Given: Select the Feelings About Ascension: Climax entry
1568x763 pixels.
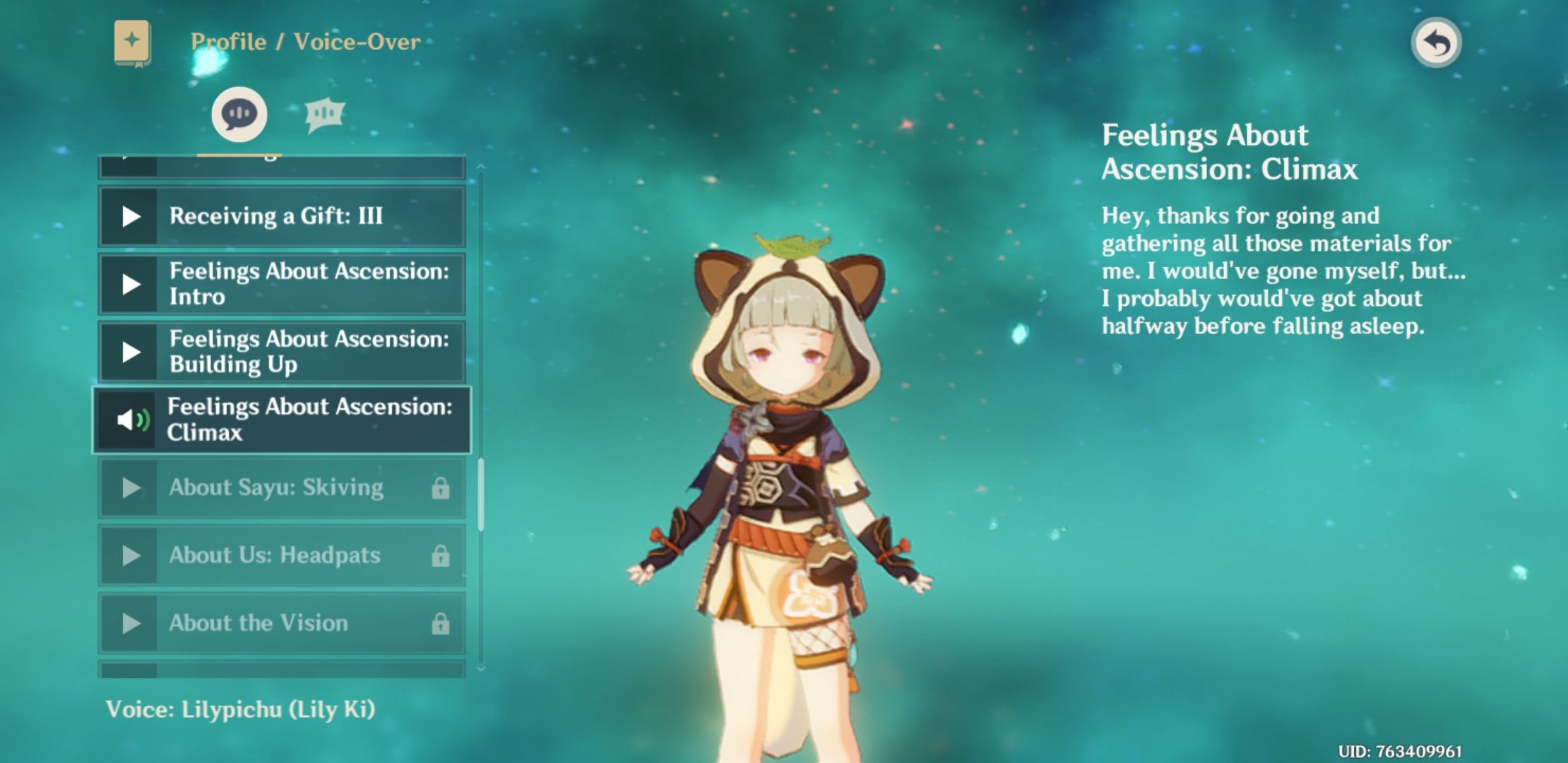Looking at the screenshot, I should [x=281, y=420].
